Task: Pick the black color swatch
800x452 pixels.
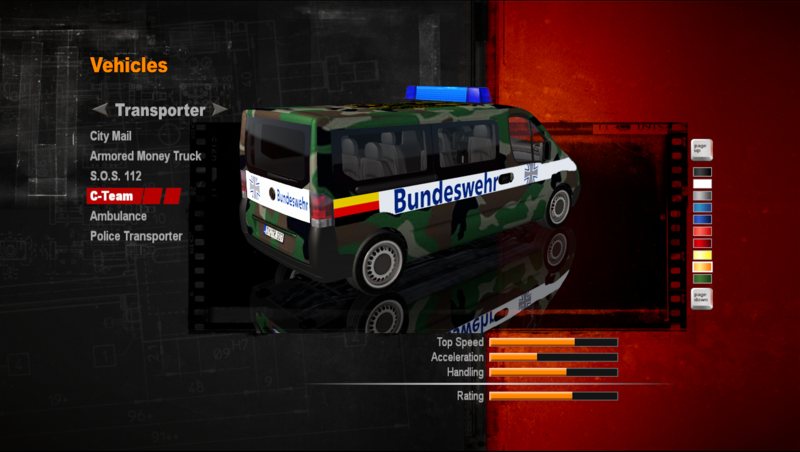Action: coord(701,172)
